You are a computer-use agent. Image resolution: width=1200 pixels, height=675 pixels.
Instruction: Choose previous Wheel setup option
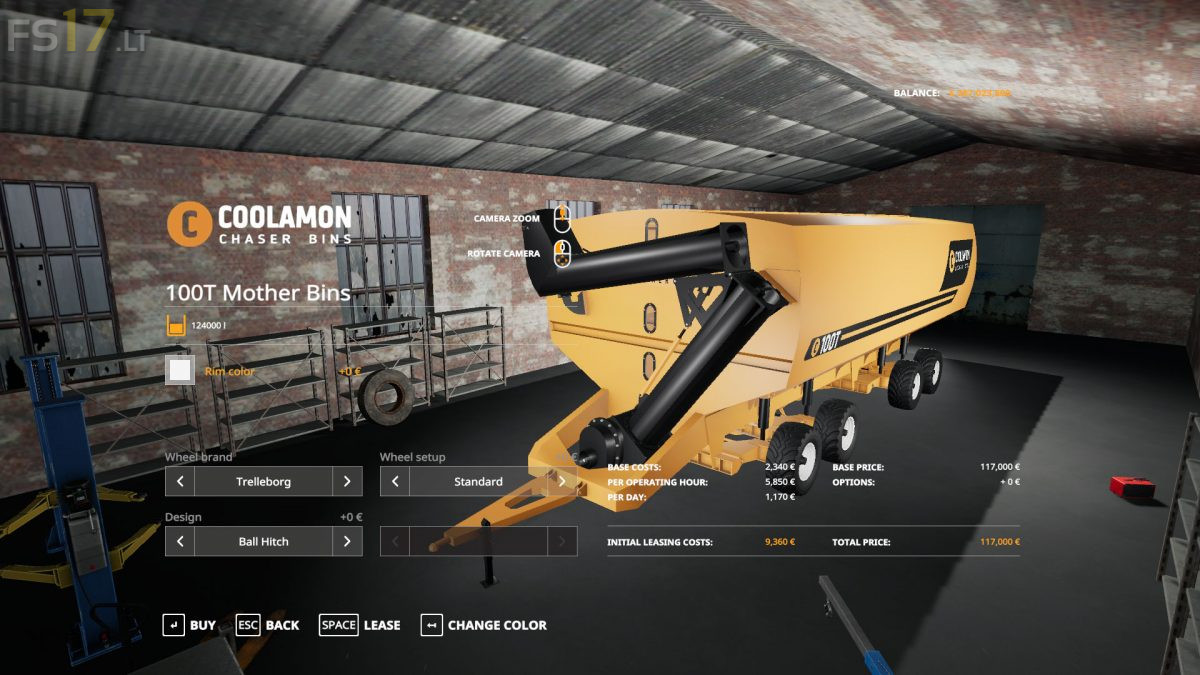pos(395,481)
